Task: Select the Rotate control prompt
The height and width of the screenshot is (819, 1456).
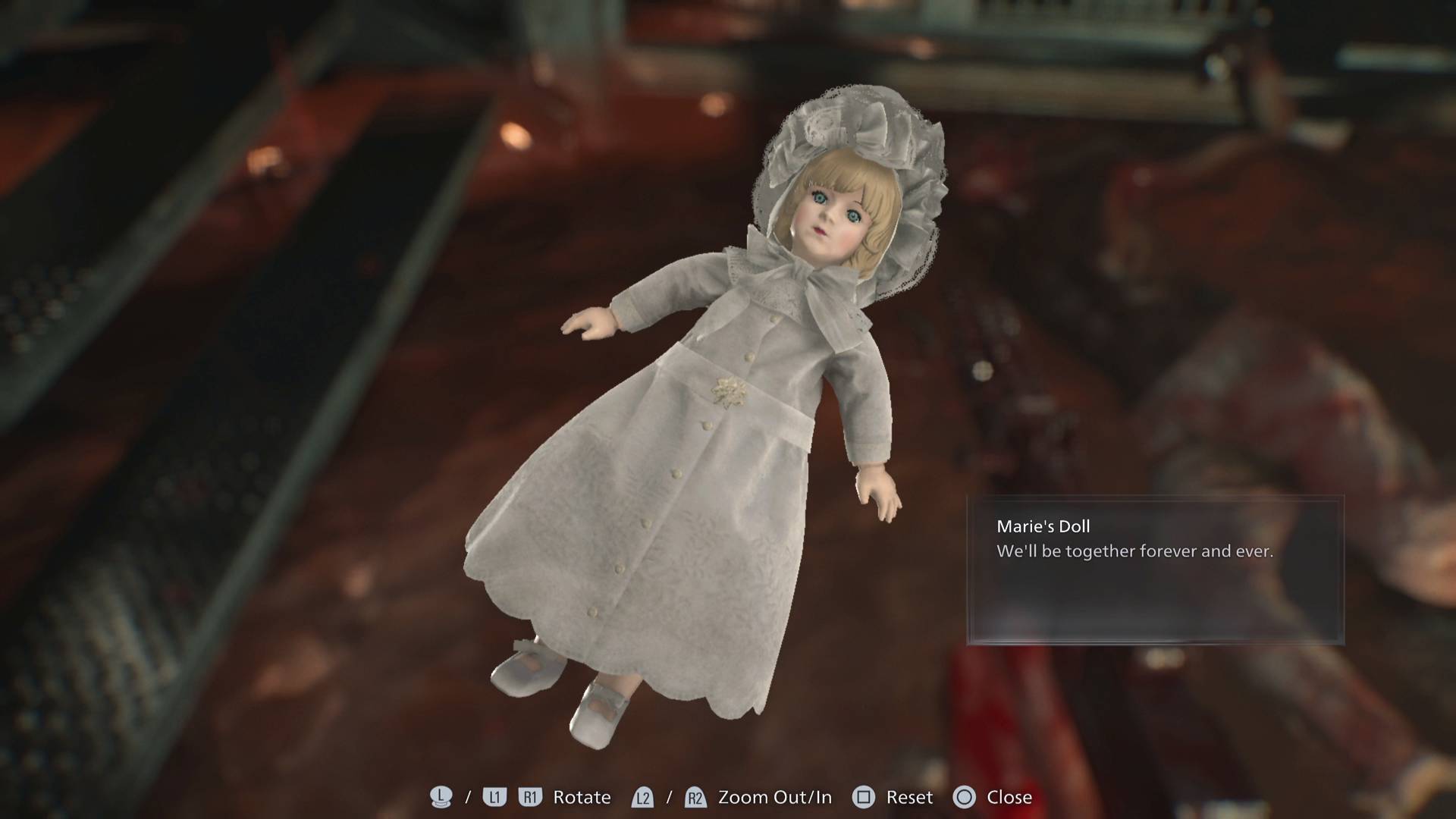Action: (x=582, y=797)
